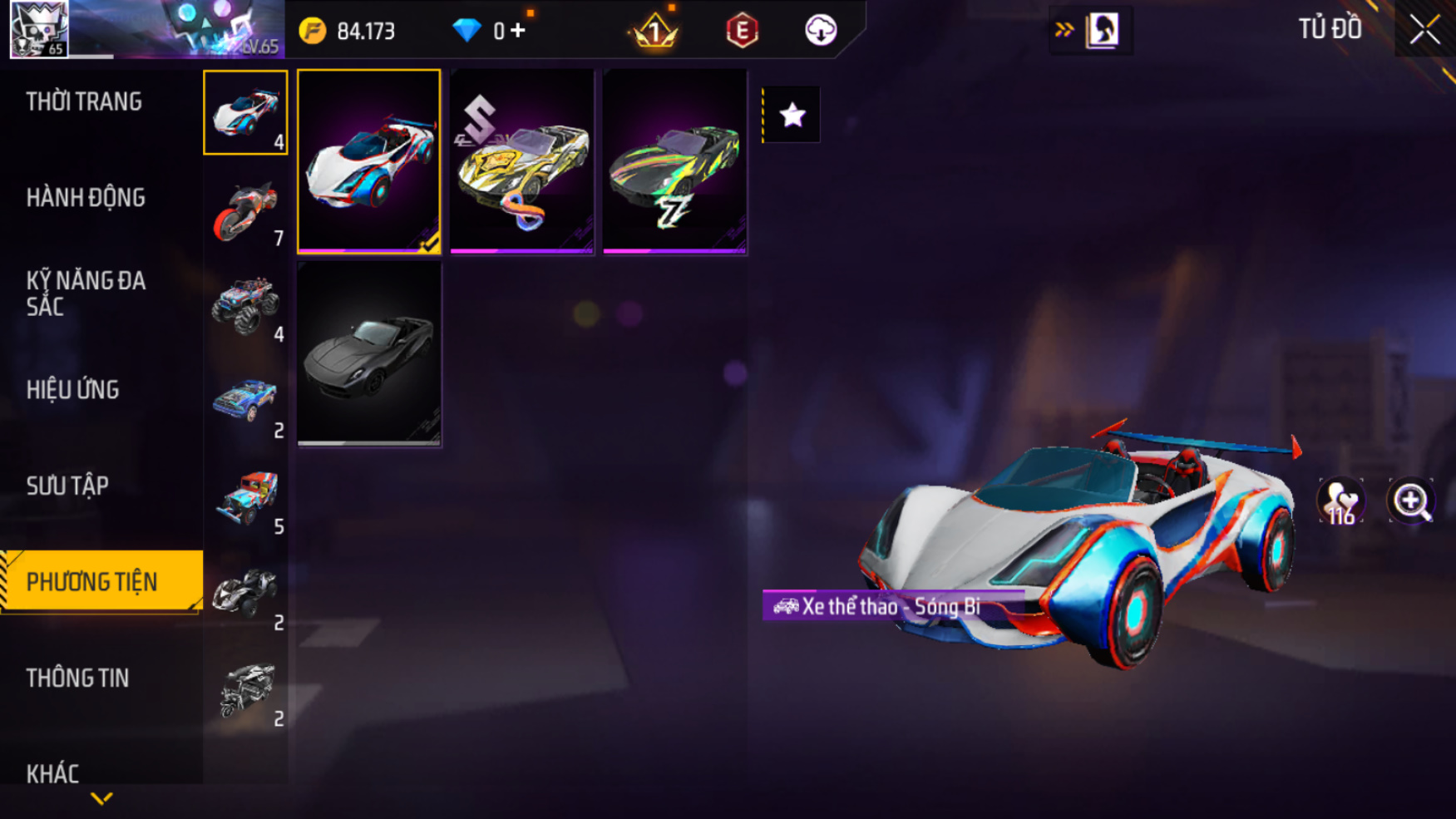The image size is (1456, 819).
Task: Choose the Thông Tin tab
Action: tap(77, 678)
